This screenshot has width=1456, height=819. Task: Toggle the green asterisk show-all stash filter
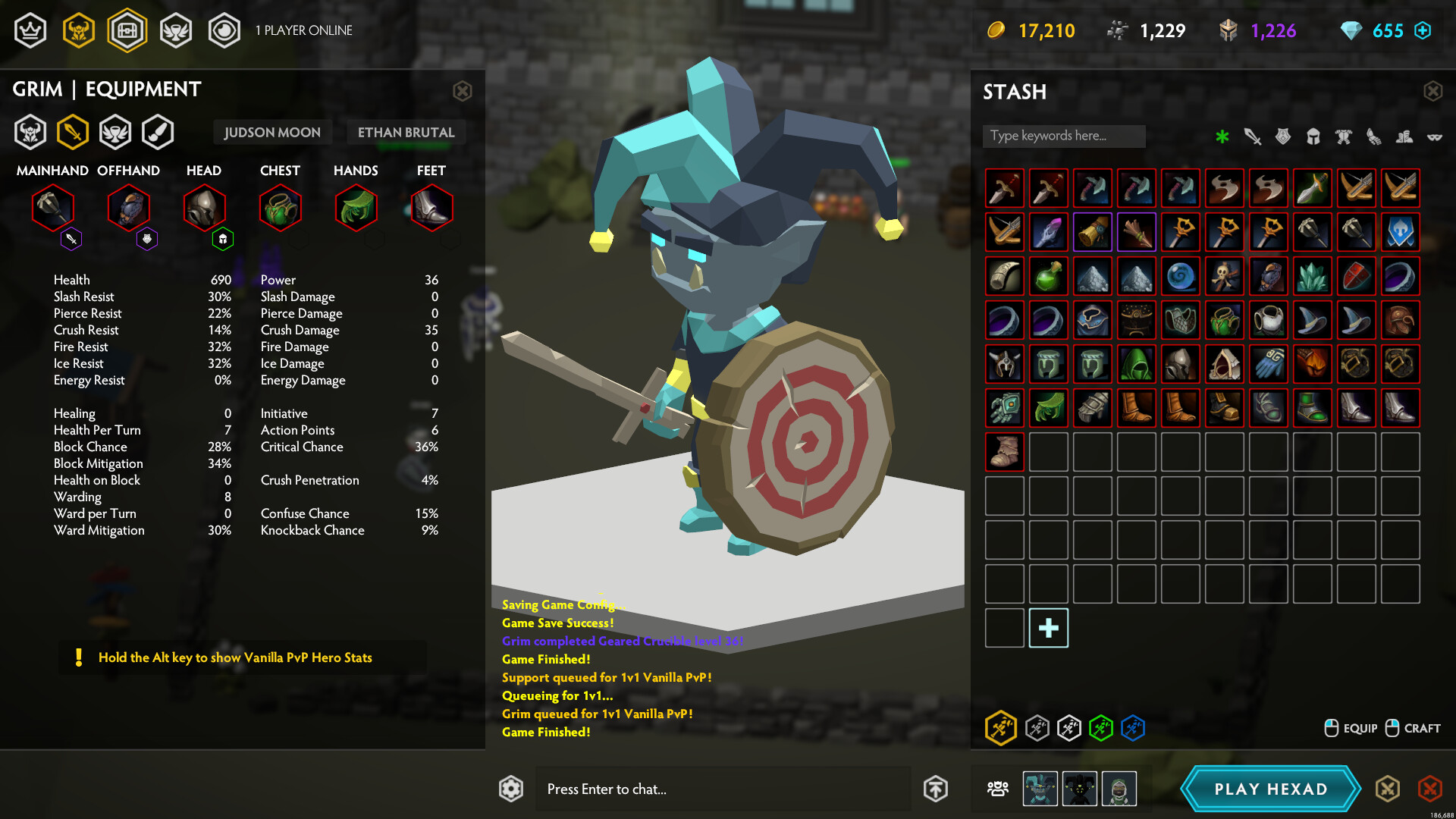pos(1222,137)
